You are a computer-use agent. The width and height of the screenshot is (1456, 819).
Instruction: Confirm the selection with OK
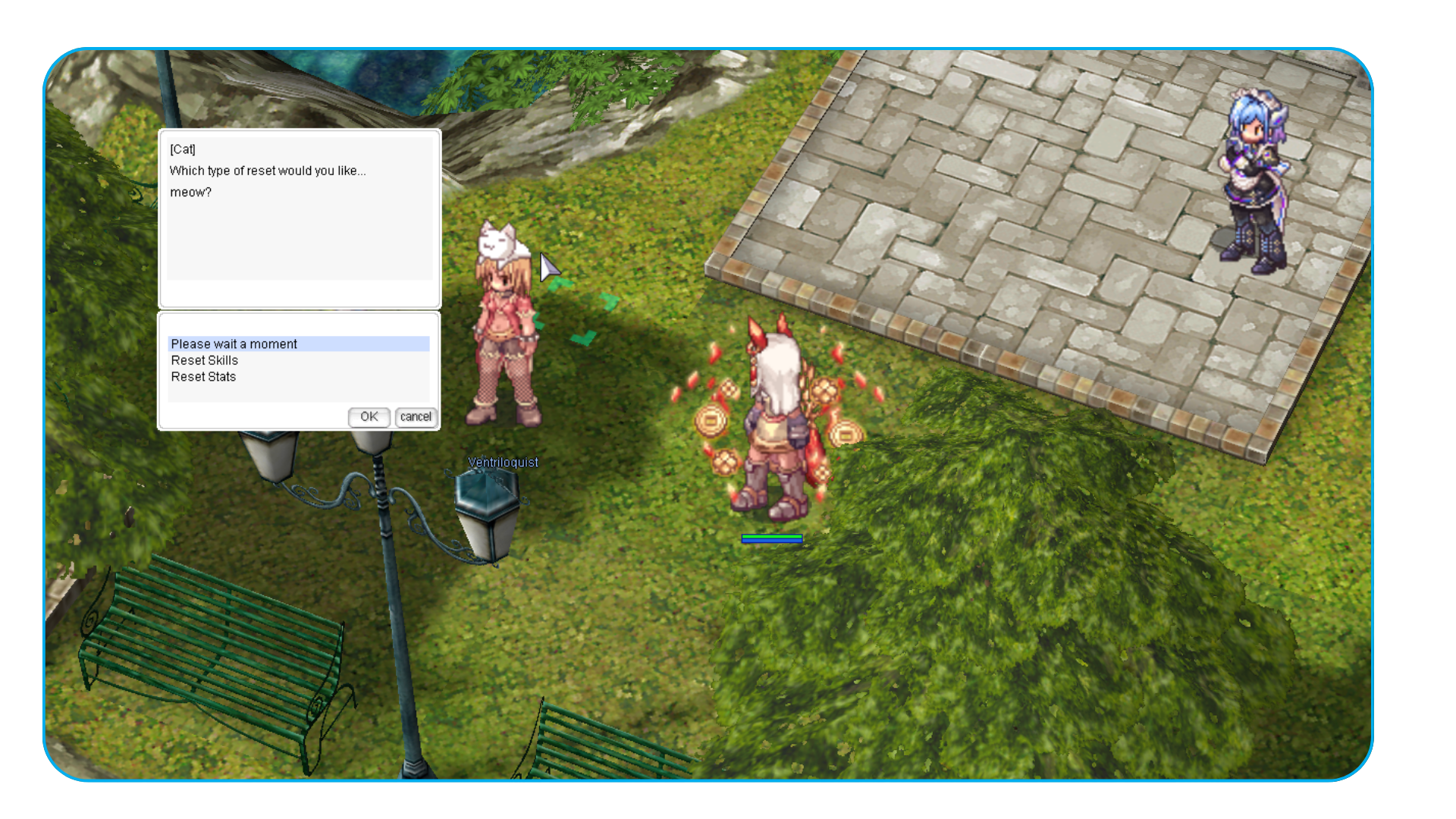[x=369, y=417]
